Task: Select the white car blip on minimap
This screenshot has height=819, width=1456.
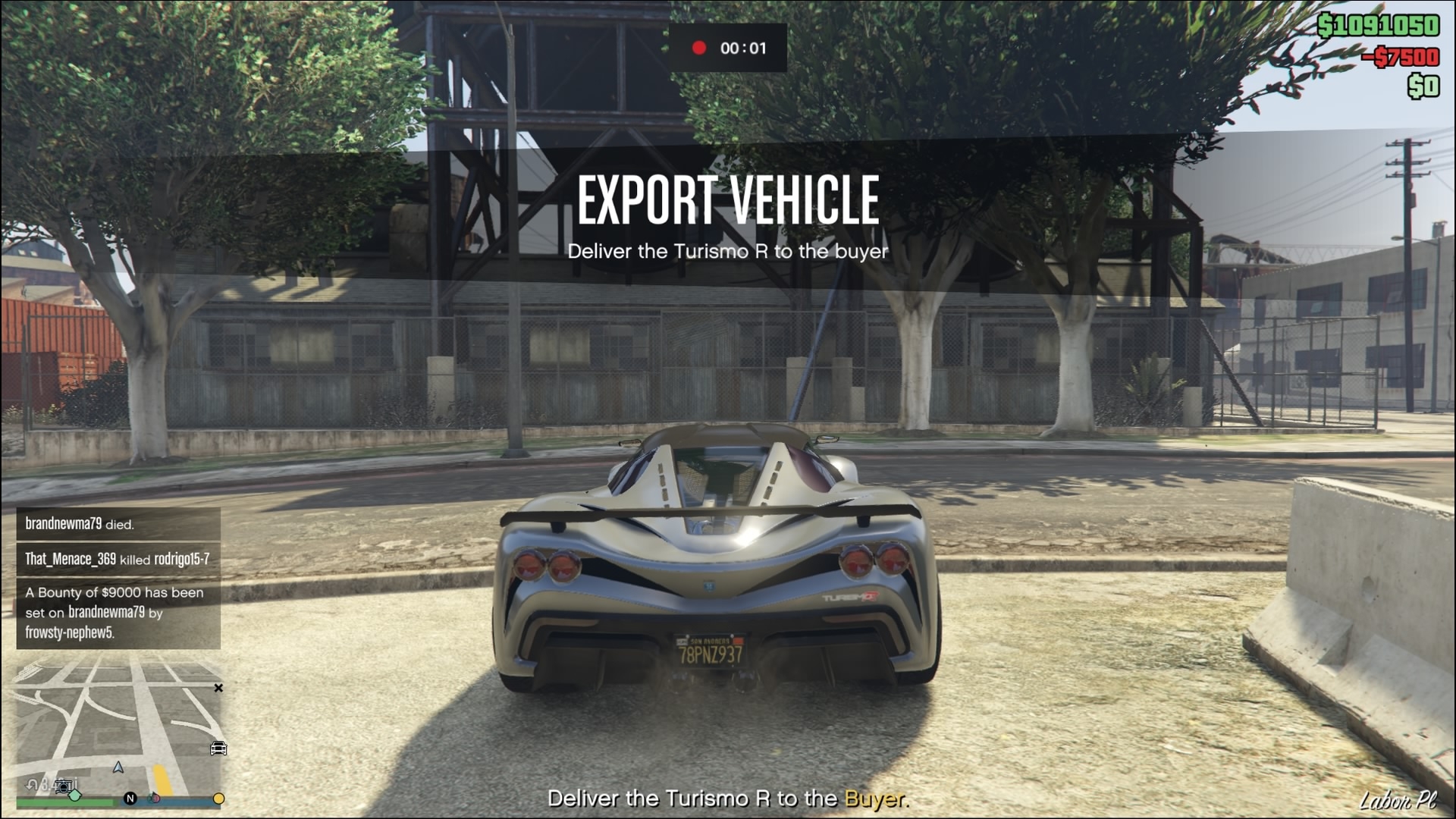Action: click(218, 748)
